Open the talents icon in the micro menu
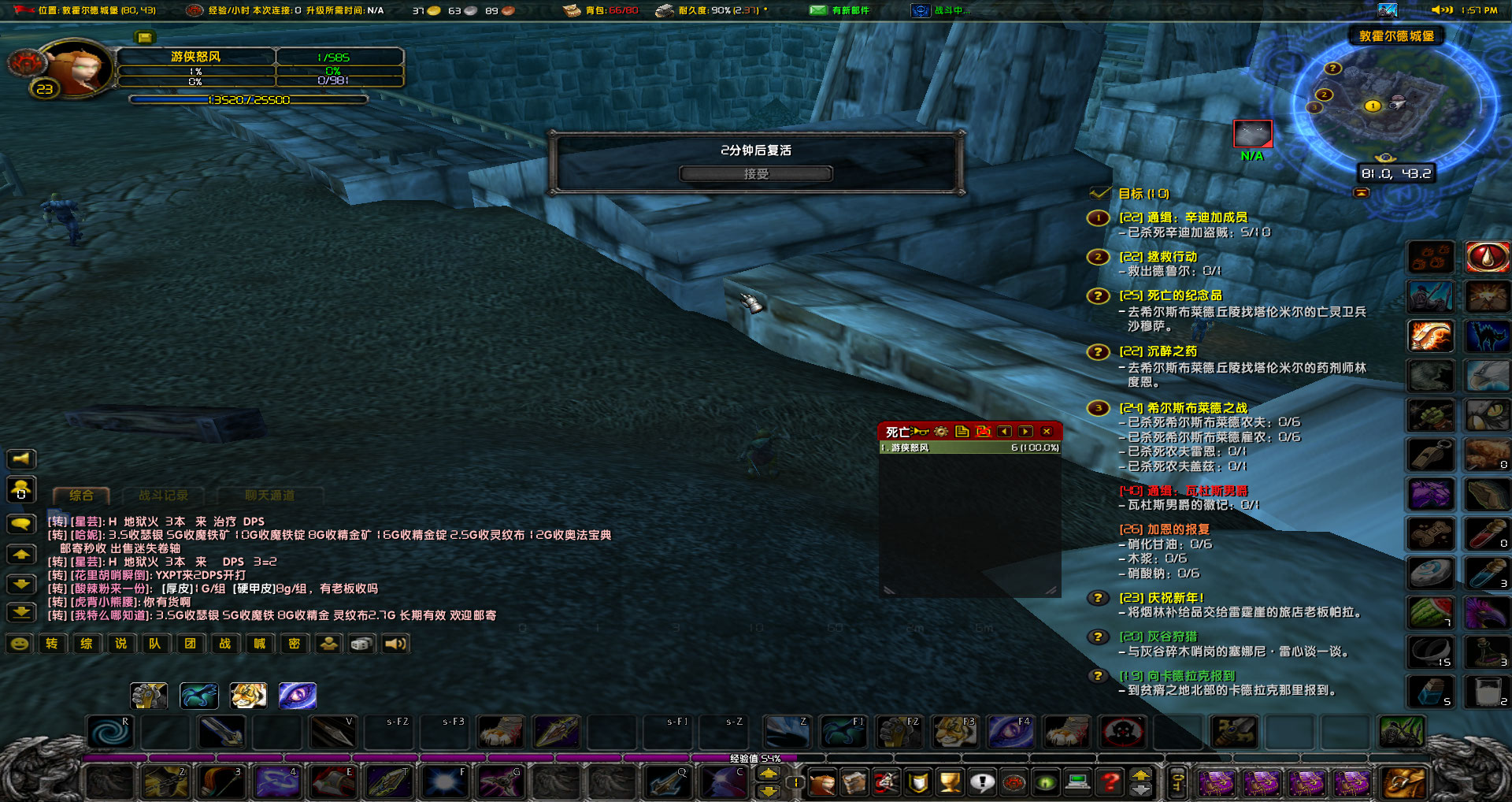 point(886,784)
